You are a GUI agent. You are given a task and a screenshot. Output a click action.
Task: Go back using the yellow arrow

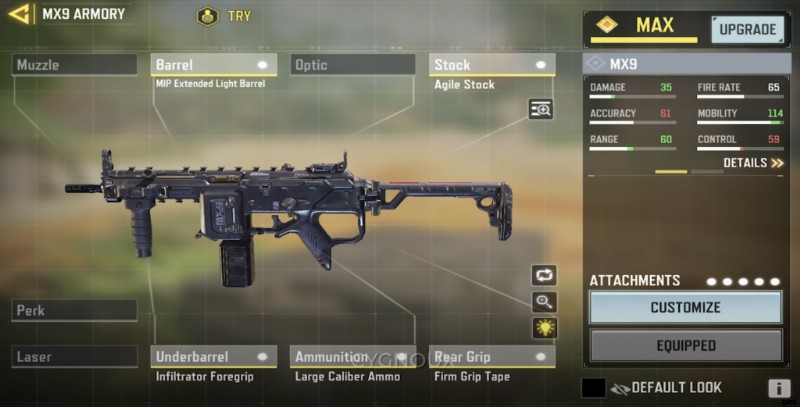19,14
